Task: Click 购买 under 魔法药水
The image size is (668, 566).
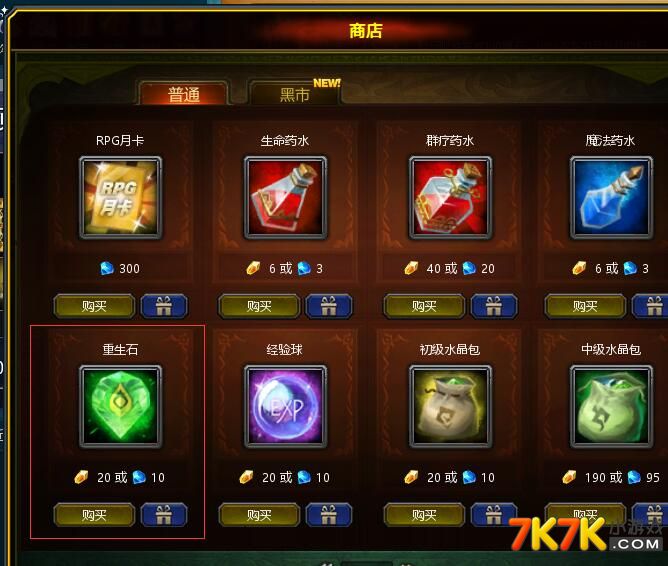Action: [x=586, y=306]
